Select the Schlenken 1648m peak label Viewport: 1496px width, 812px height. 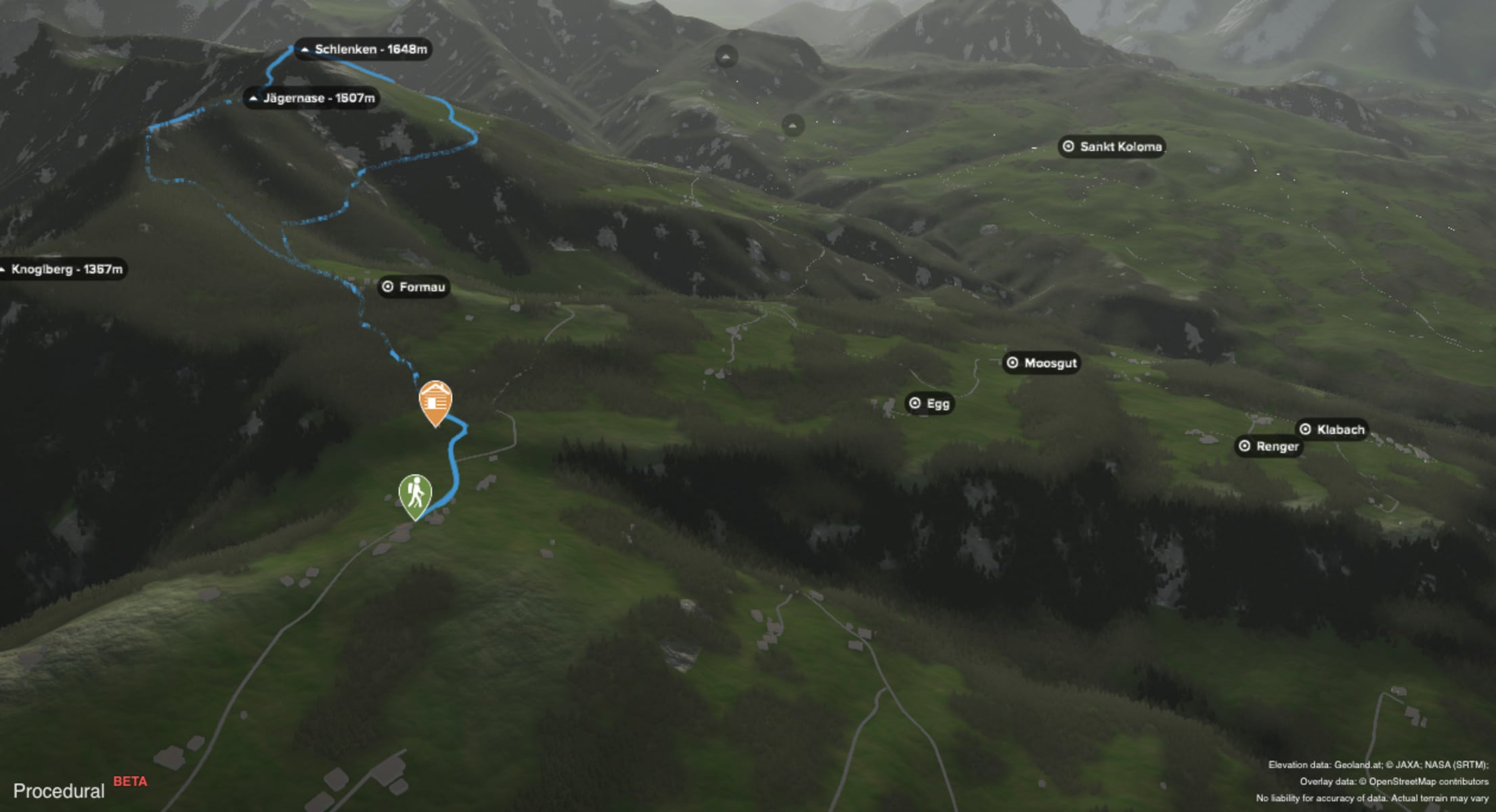click(x=364, y=49)
